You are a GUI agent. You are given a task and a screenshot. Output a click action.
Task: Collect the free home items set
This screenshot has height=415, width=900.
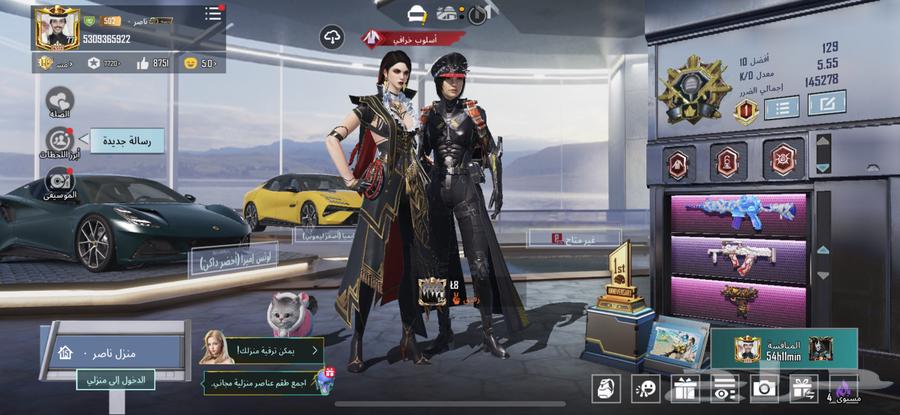(265, 382)
